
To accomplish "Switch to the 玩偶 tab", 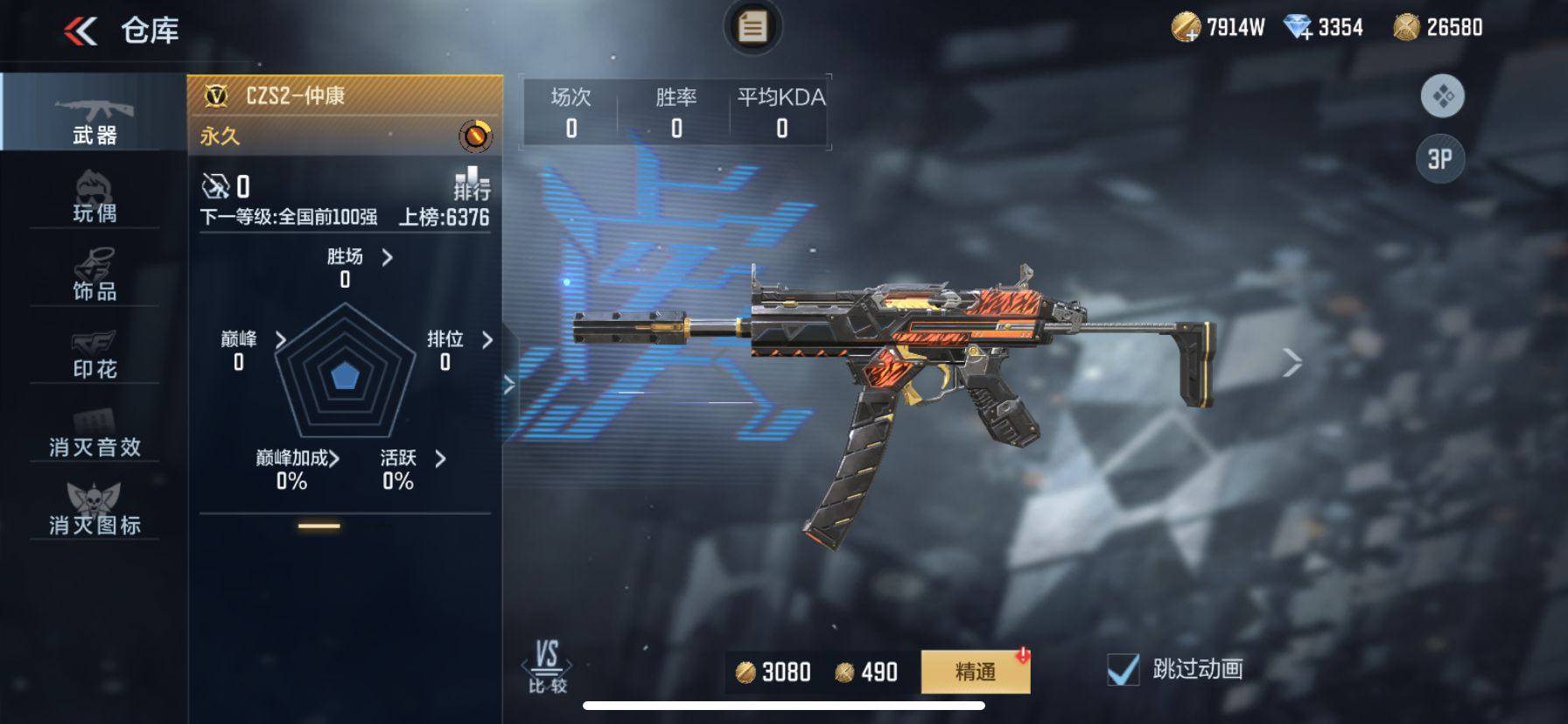I will click(94, 197).
